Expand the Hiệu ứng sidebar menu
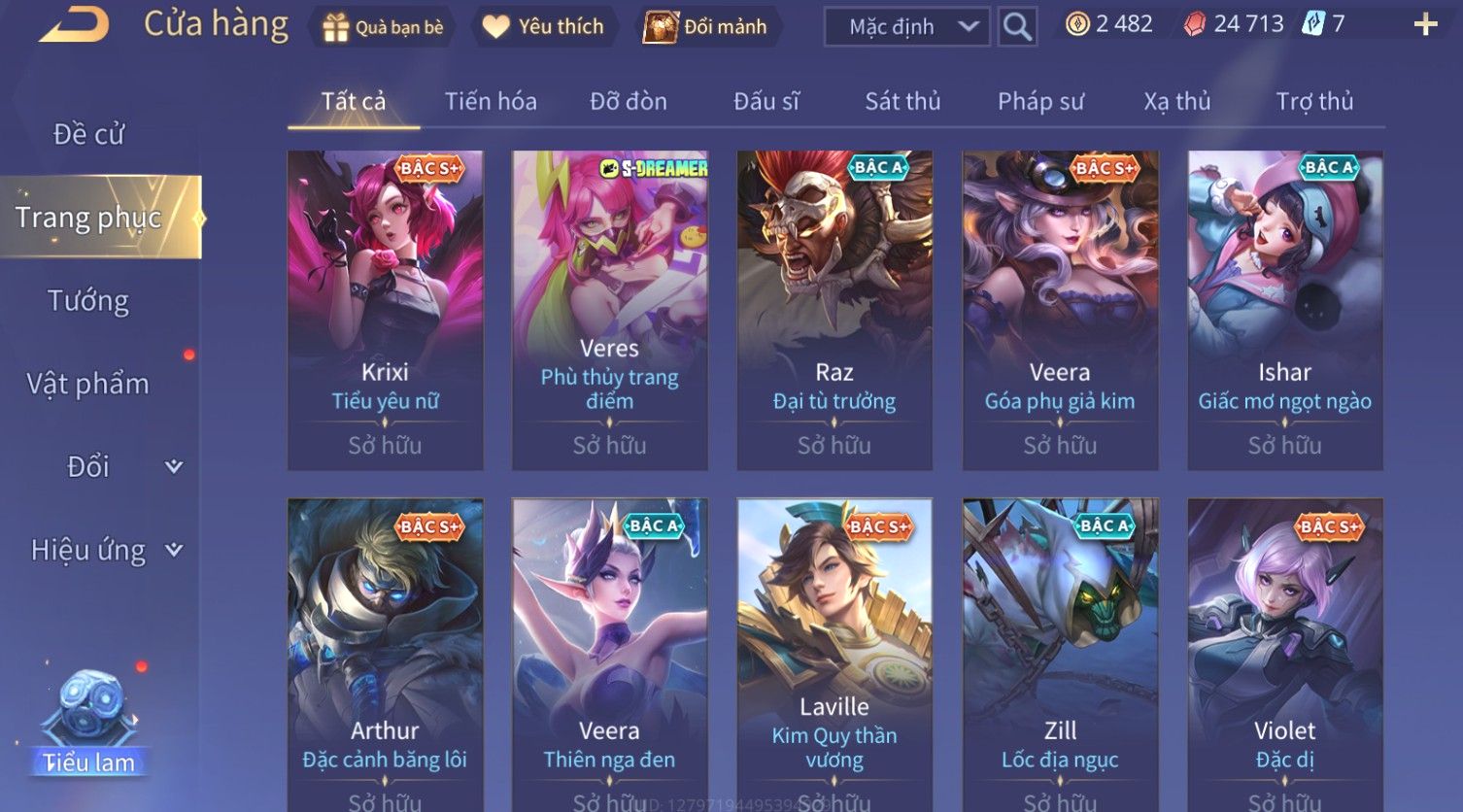The height and width of the screenshot is (812, 1463). (x=105, y=551)
